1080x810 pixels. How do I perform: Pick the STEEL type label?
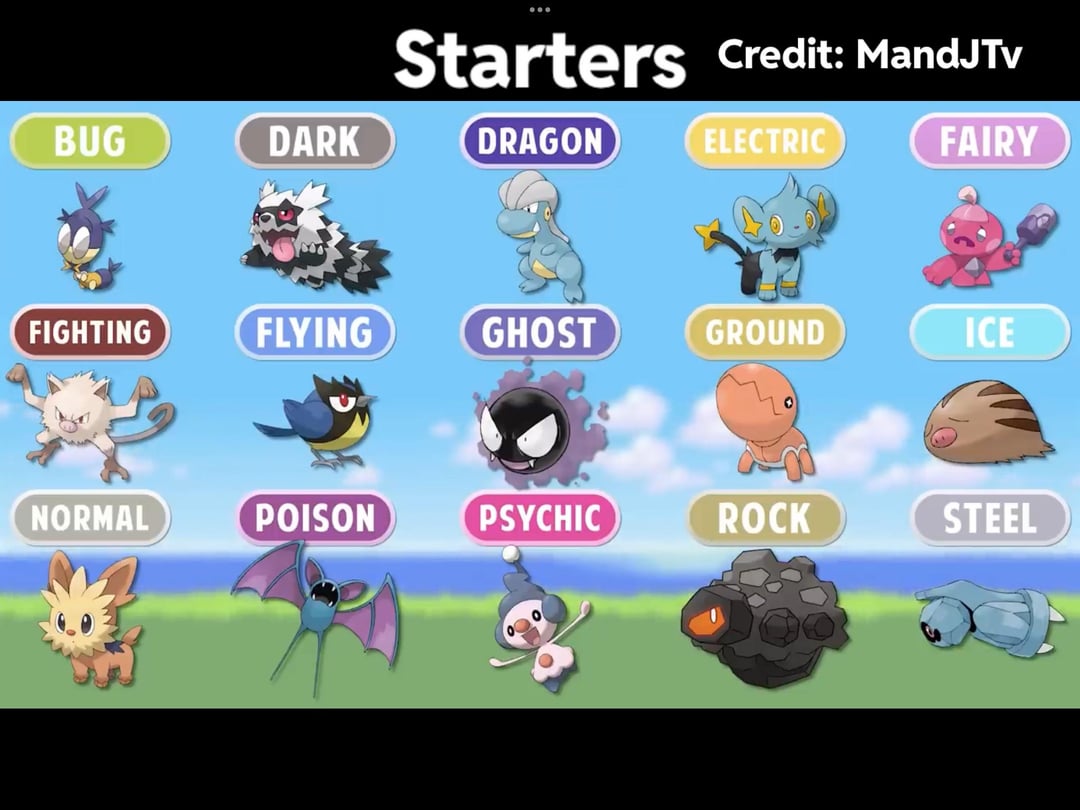coord(989,518)
